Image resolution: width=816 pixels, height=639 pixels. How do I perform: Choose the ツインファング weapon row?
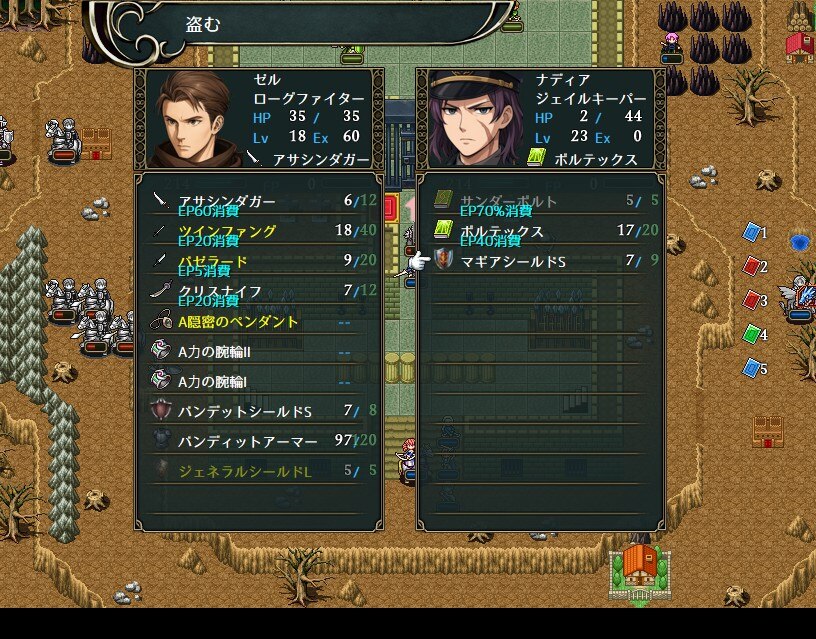[x=258, y=231]
